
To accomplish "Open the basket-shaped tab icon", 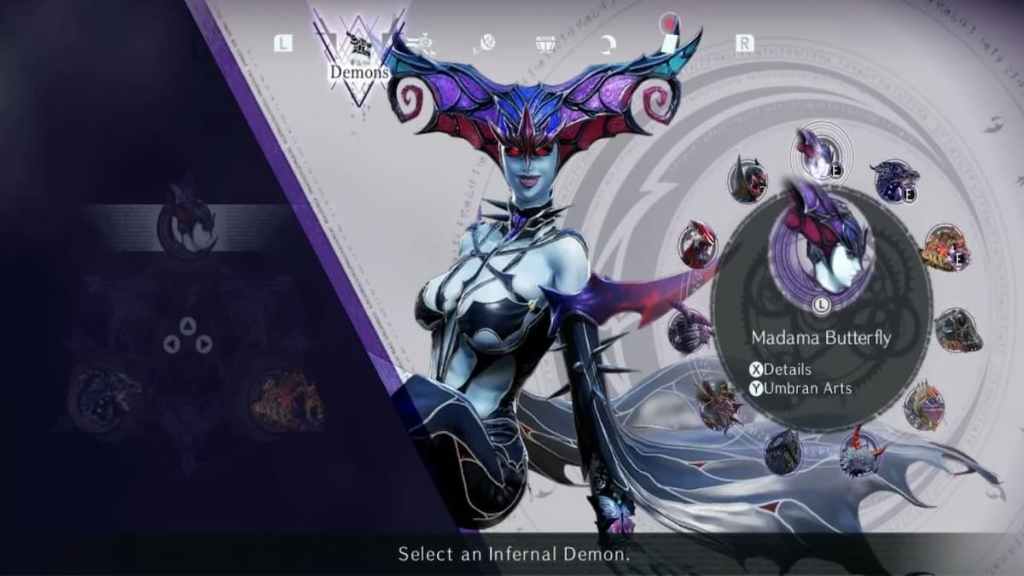I will [546, 43].
